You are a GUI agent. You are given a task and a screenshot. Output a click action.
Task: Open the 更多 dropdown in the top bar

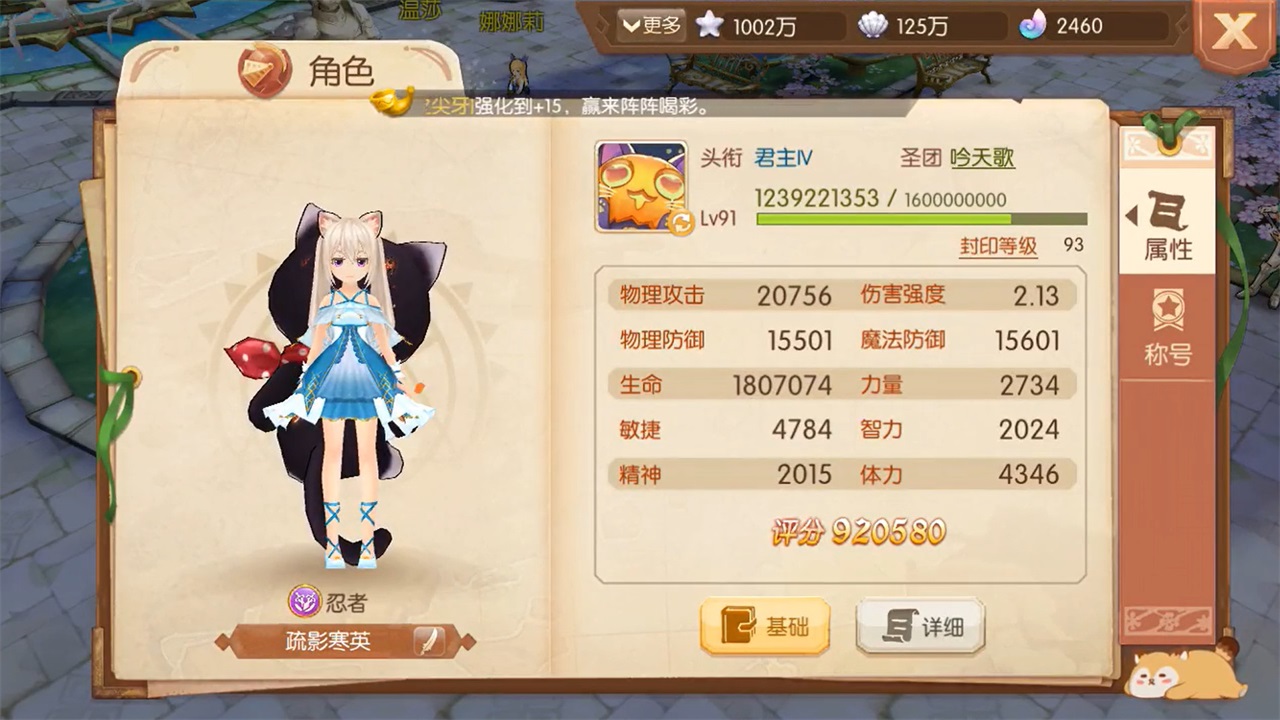[x=651, y=27]
